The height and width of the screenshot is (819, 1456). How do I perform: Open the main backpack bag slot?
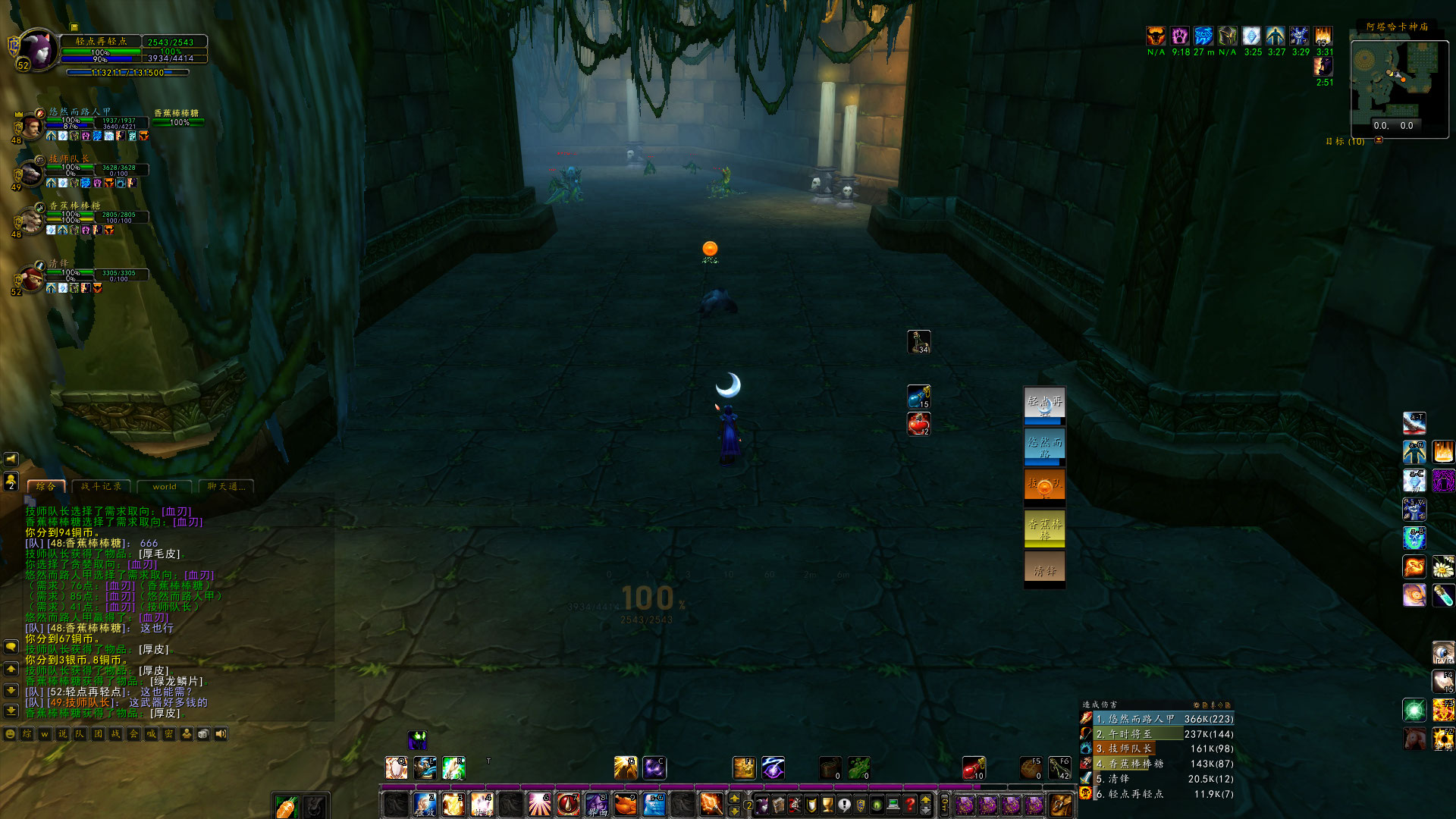(1060, 805)
